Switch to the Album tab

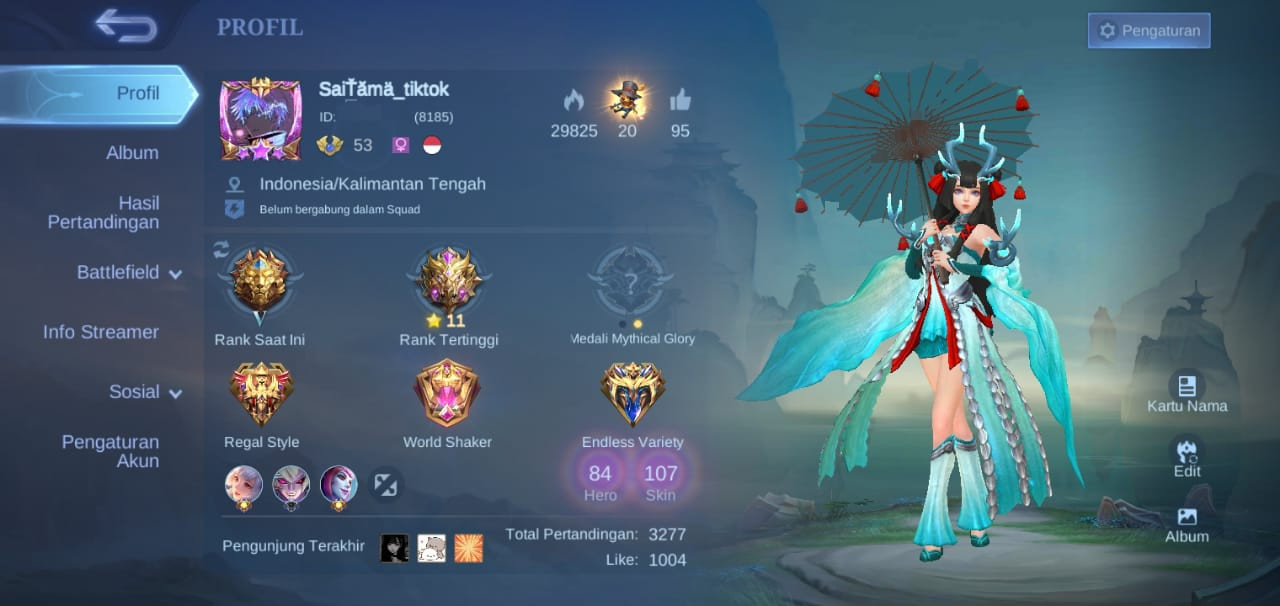[x=132, y=153]
